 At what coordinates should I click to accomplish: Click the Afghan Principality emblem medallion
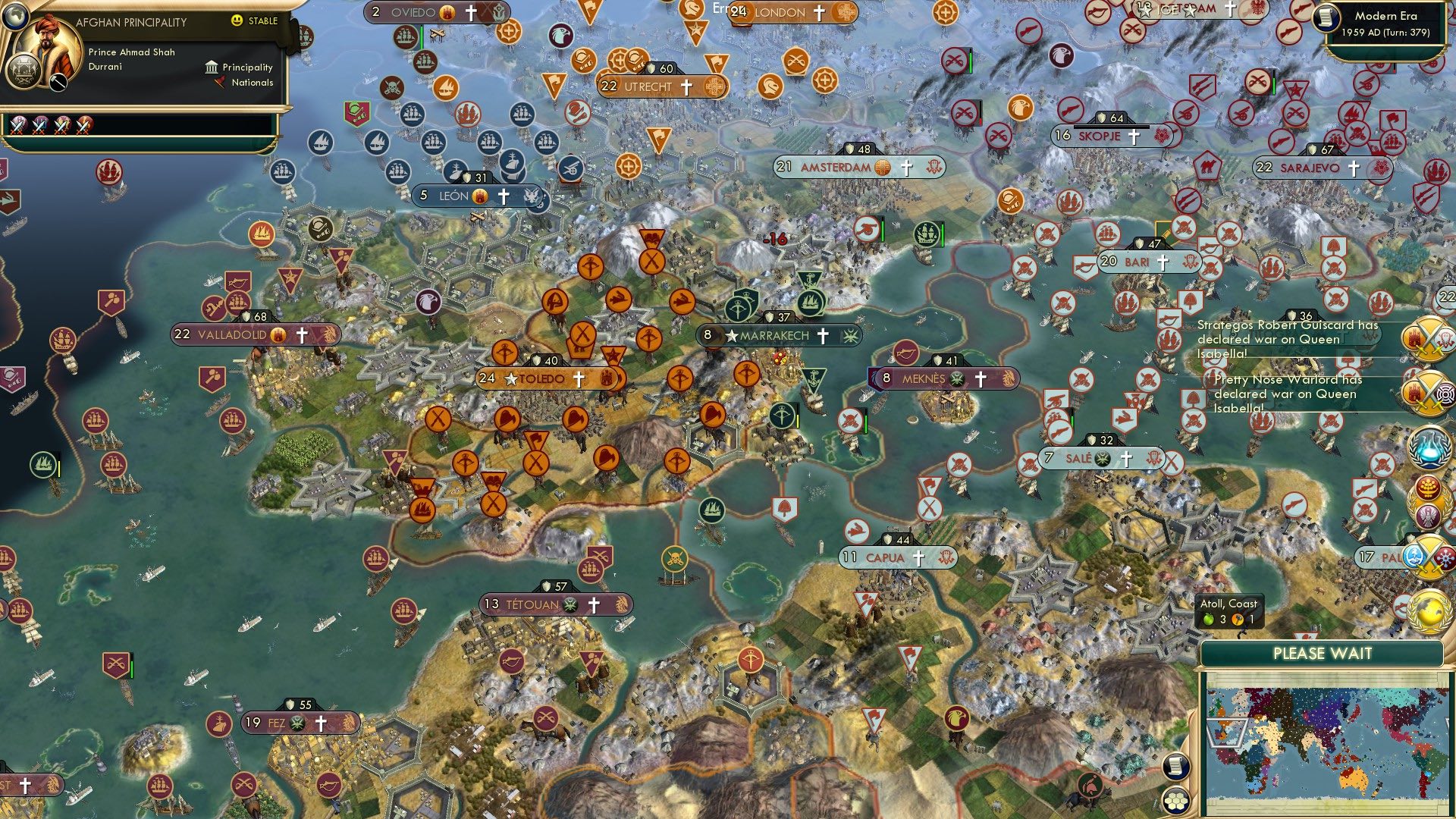point(24,73)
